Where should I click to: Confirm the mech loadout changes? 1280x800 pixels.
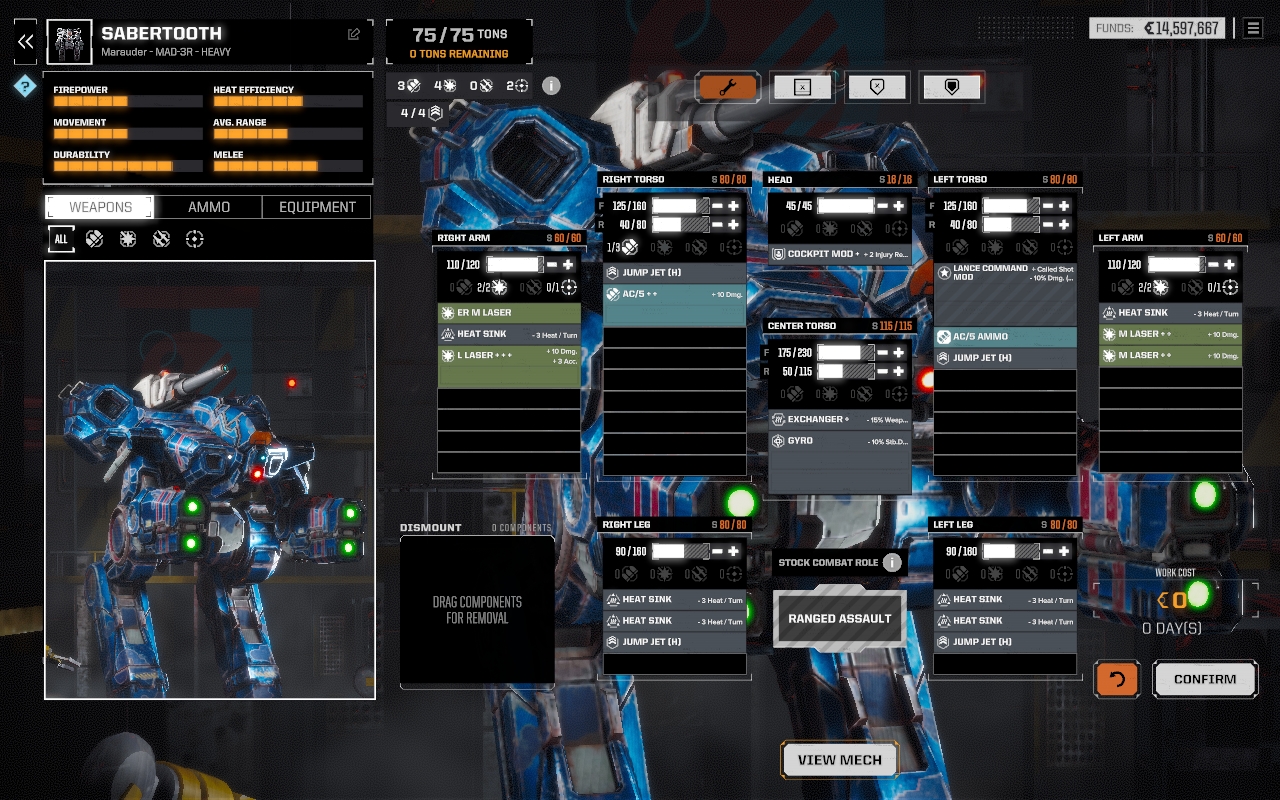(x=1205, y=679)
